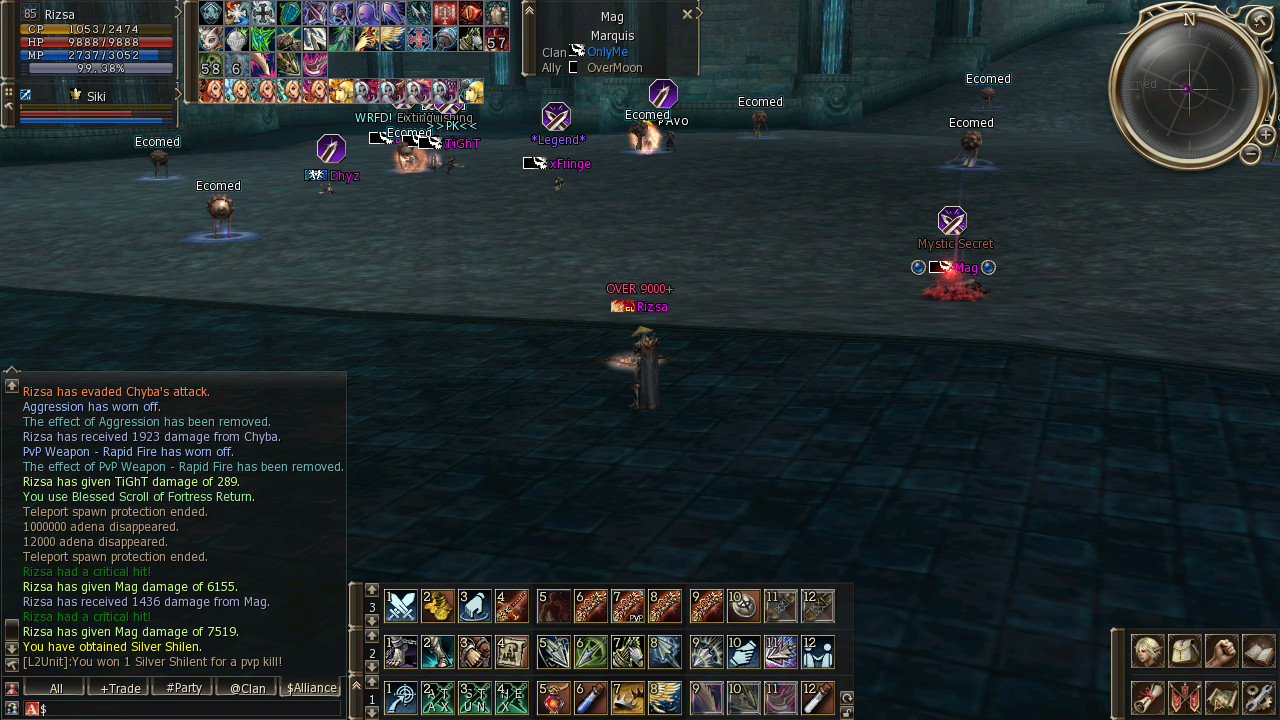Open the quest scroll icon
This screenshot has height=720, width=1280.
[x=1147, y=697]
